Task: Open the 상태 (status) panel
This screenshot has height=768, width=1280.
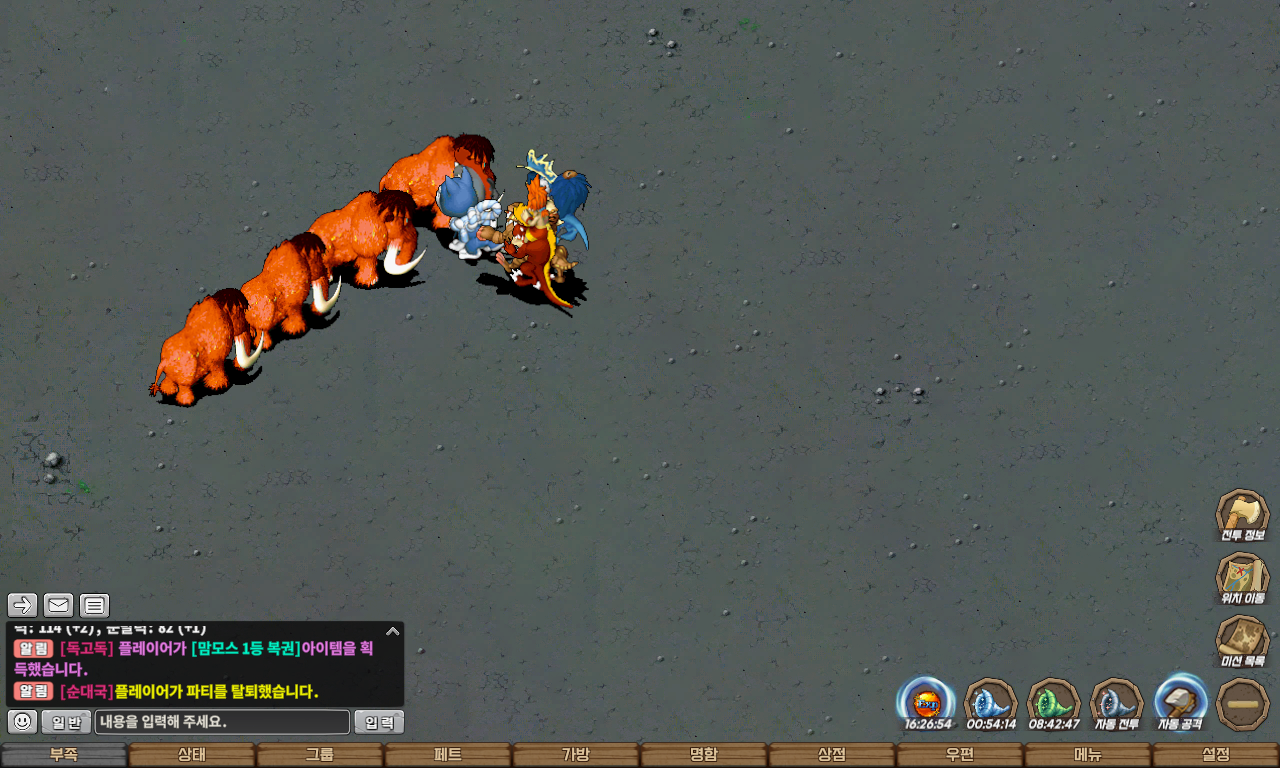Action: (191, 755)
